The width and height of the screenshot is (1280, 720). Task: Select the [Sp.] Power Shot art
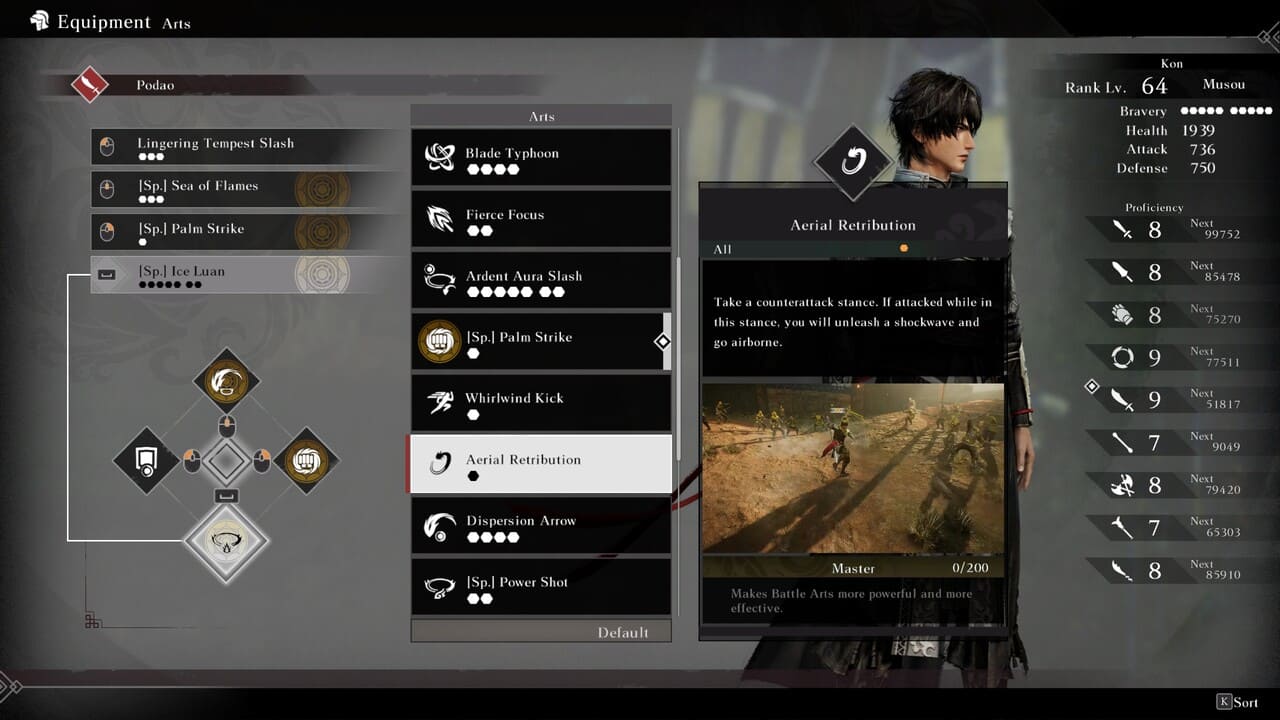[541, 587]
